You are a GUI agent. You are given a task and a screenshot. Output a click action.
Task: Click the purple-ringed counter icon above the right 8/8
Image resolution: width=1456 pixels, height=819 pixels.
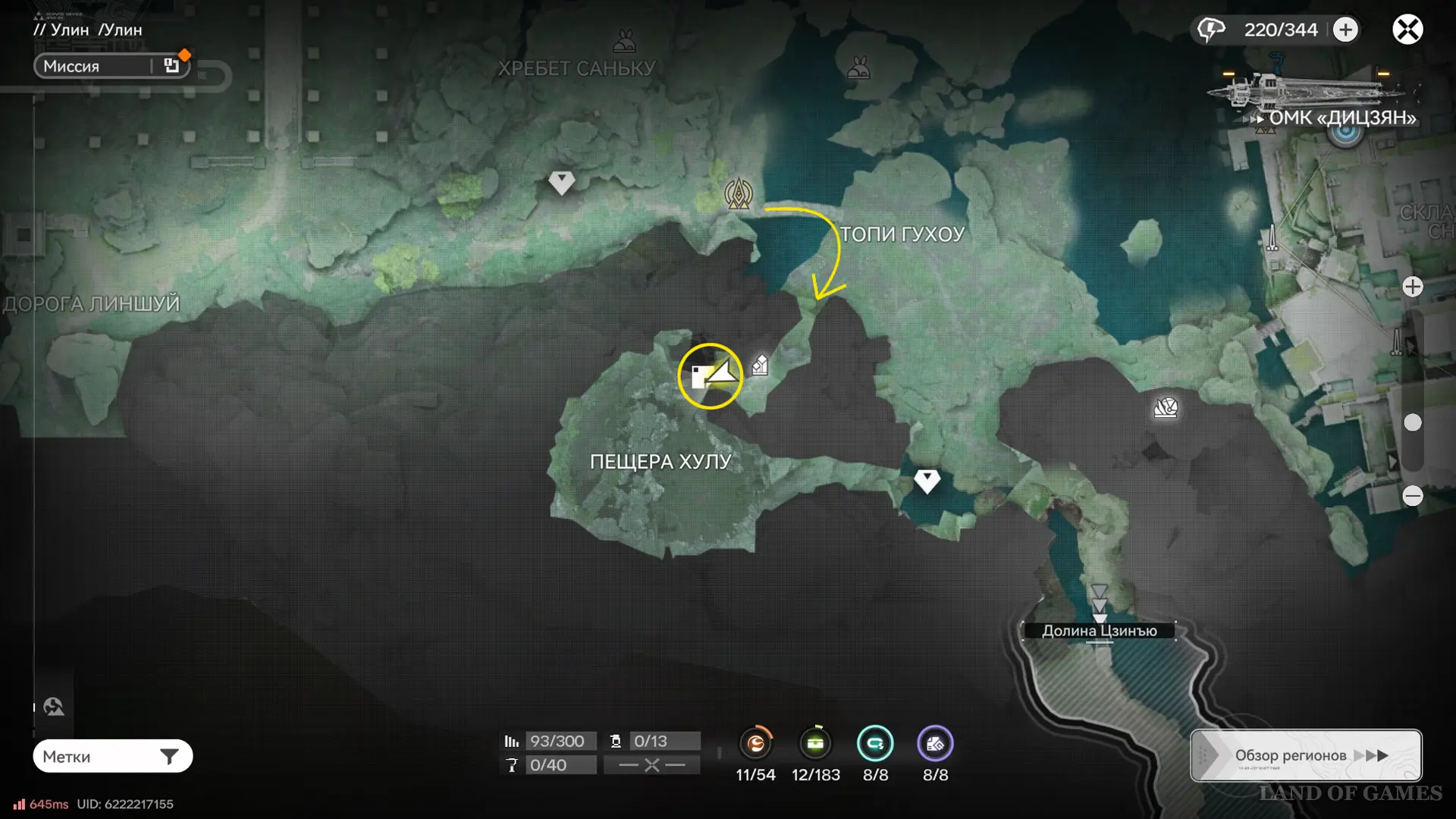935,744
